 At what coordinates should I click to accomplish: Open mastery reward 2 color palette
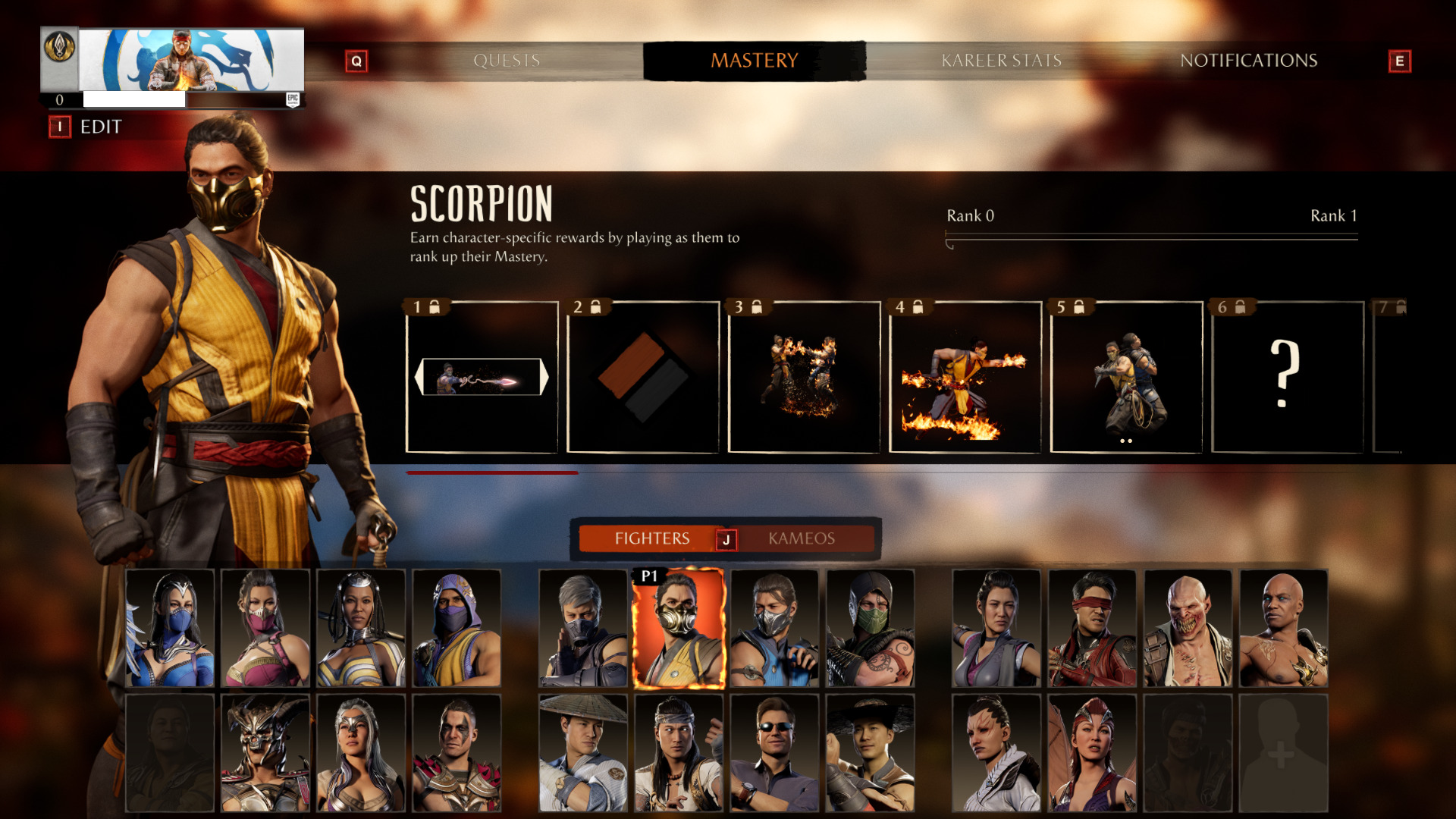642,377
